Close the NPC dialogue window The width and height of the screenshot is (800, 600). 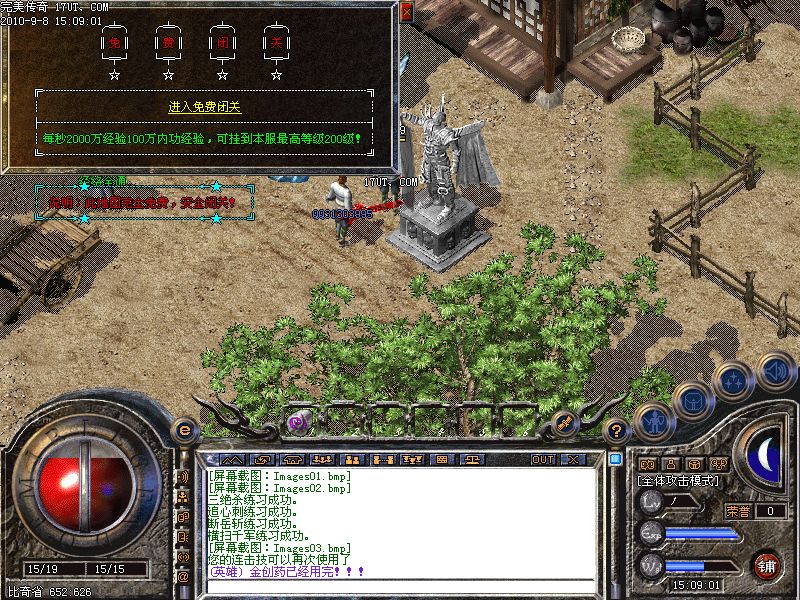pyautogui.click(x=406, y=12)
